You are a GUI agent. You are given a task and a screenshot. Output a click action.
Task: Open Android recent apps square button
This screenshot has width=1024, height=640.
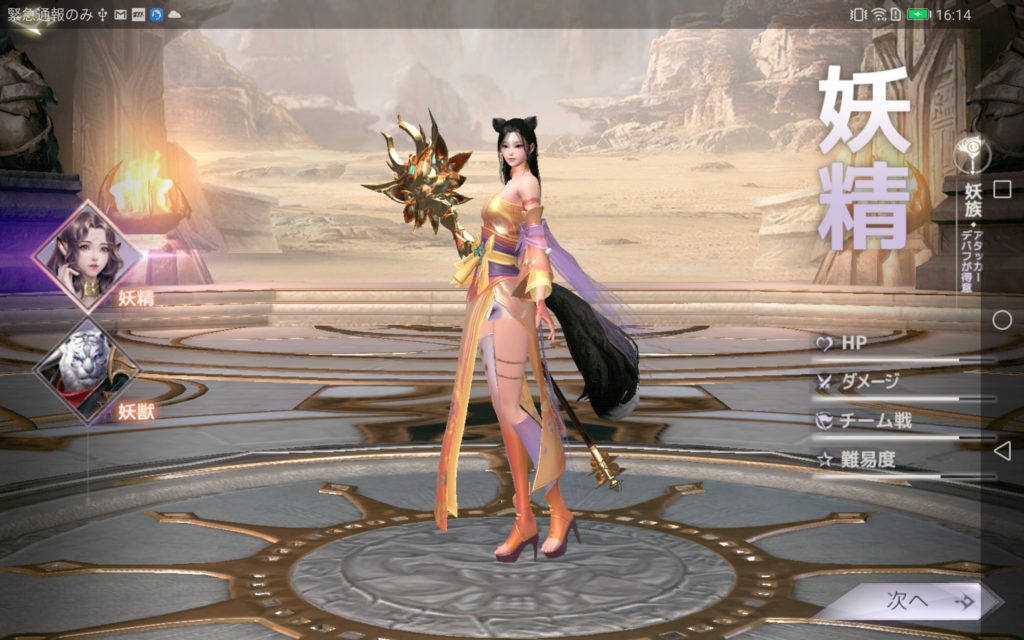1001,189
